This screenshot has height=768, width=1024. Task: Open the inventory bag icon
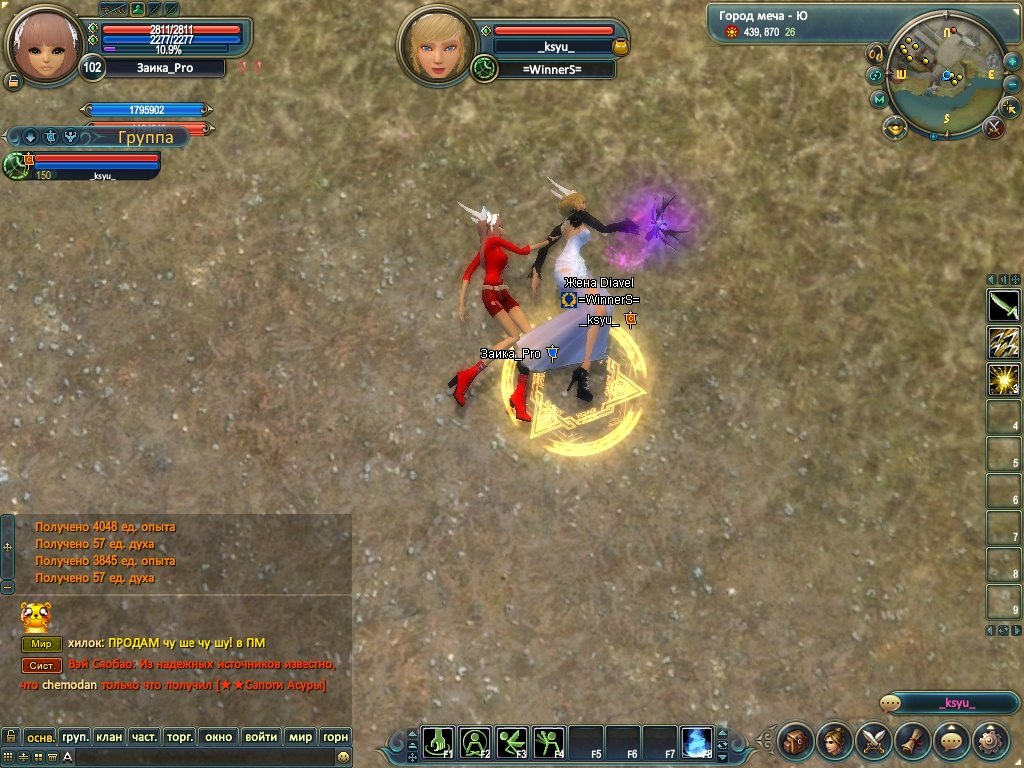click(x=796, y=741)
